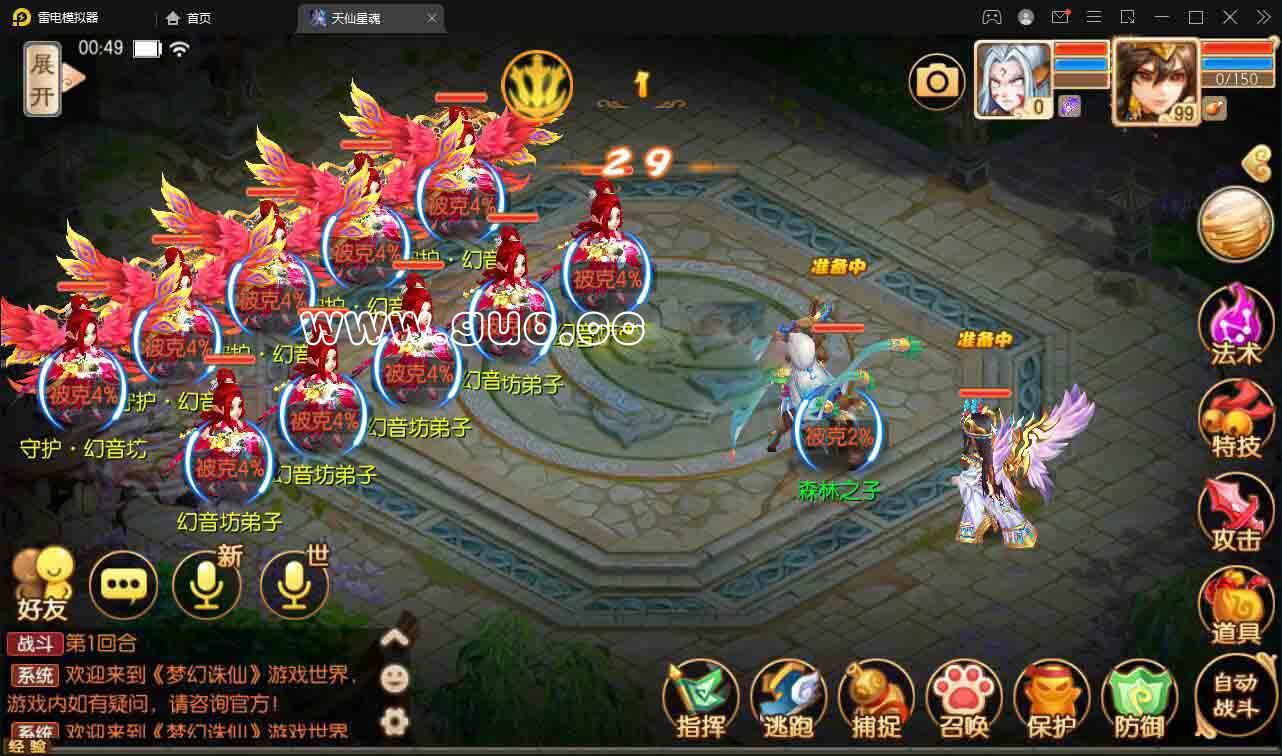The height and width of the screenshot is (756, 1282).
Task: Open the chat bubble message button
Action: (124, 584)
